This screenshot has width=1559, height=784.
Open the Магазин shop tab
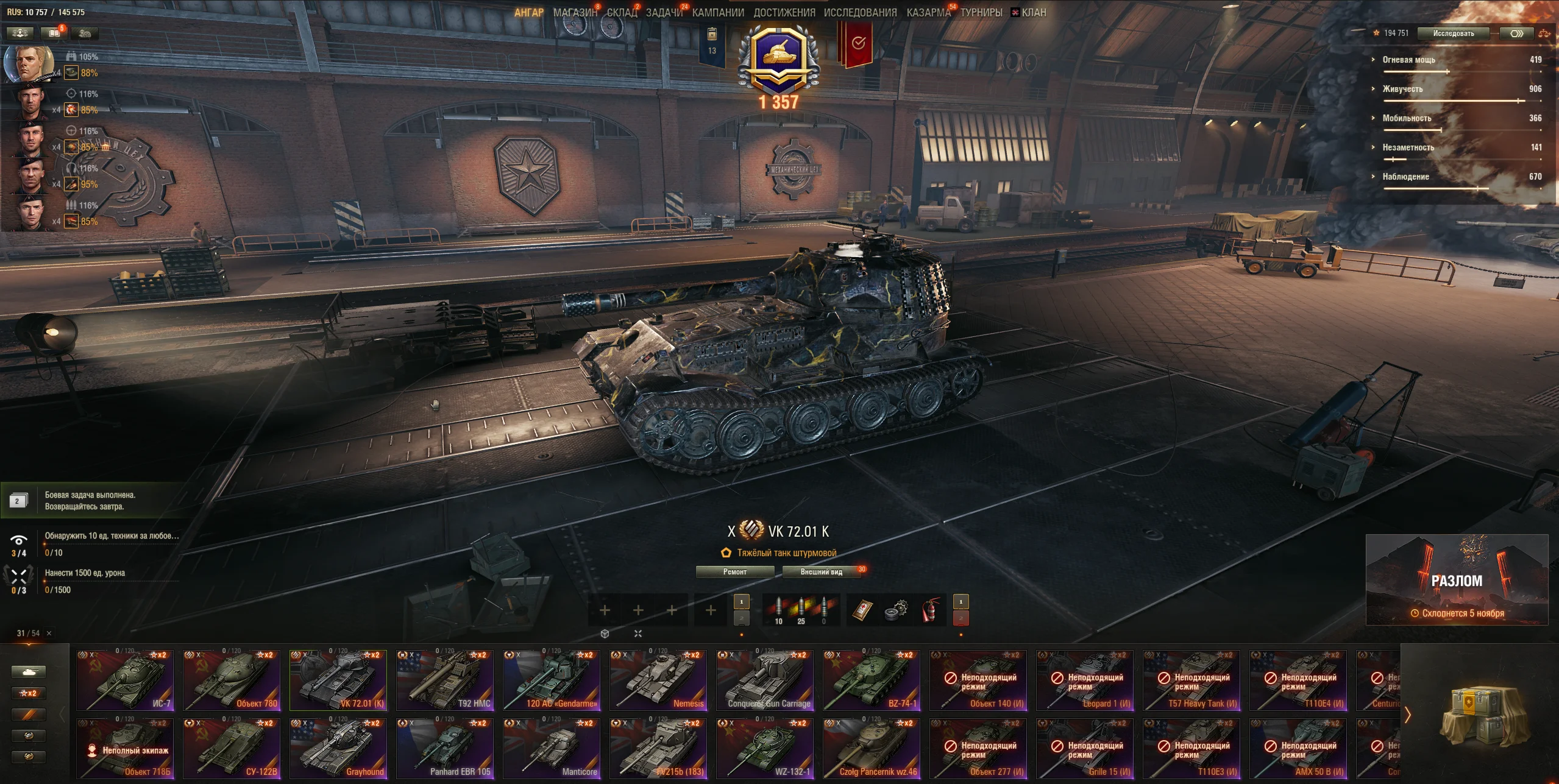click(575, 12)
